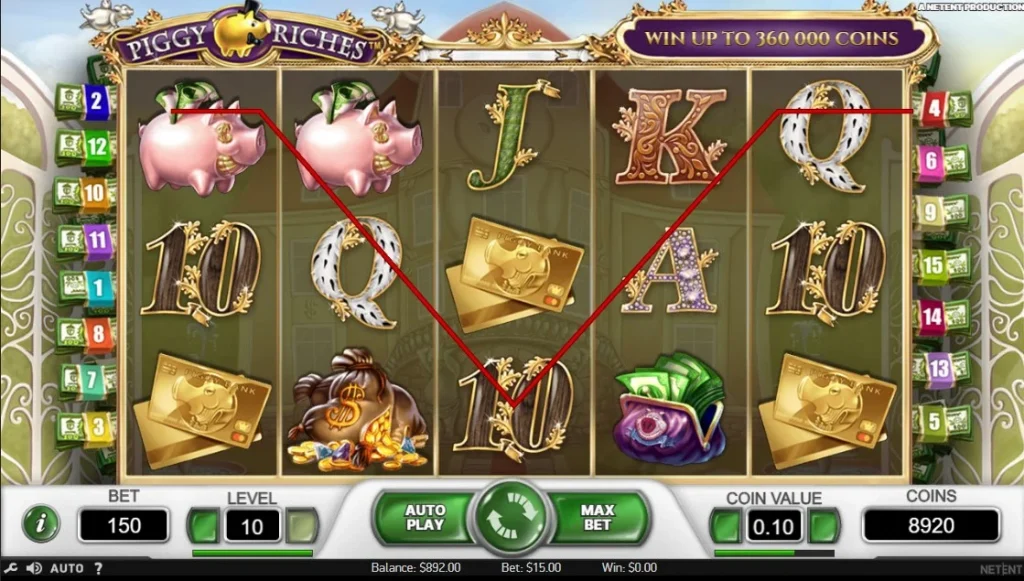Increase the bet level

301,525
